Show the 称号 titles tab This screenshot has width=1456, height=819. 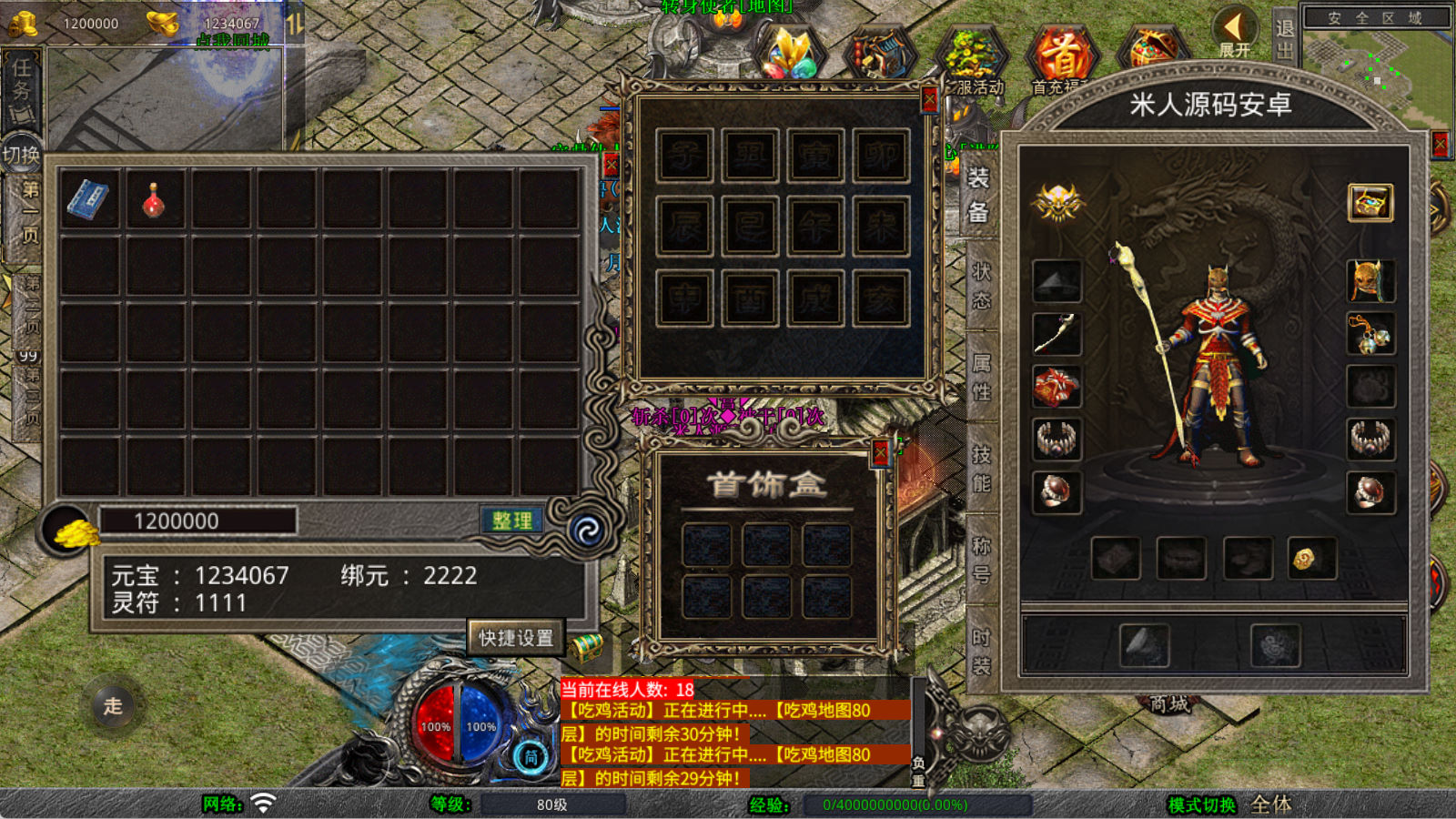(x=981, y=559)
